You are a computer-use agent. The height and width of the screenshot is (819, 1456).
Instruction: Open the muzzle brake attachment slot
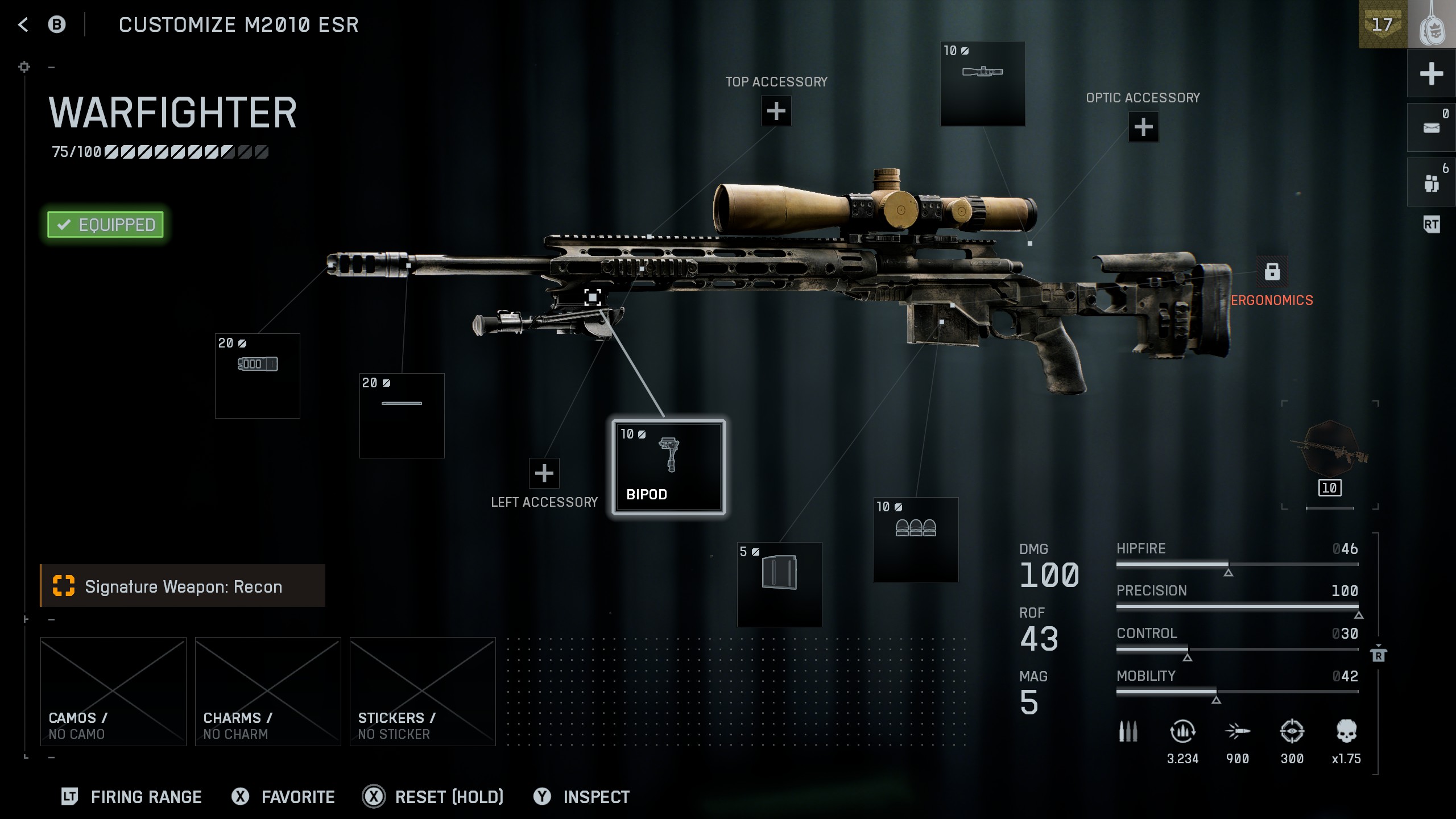tap(257, 375)
